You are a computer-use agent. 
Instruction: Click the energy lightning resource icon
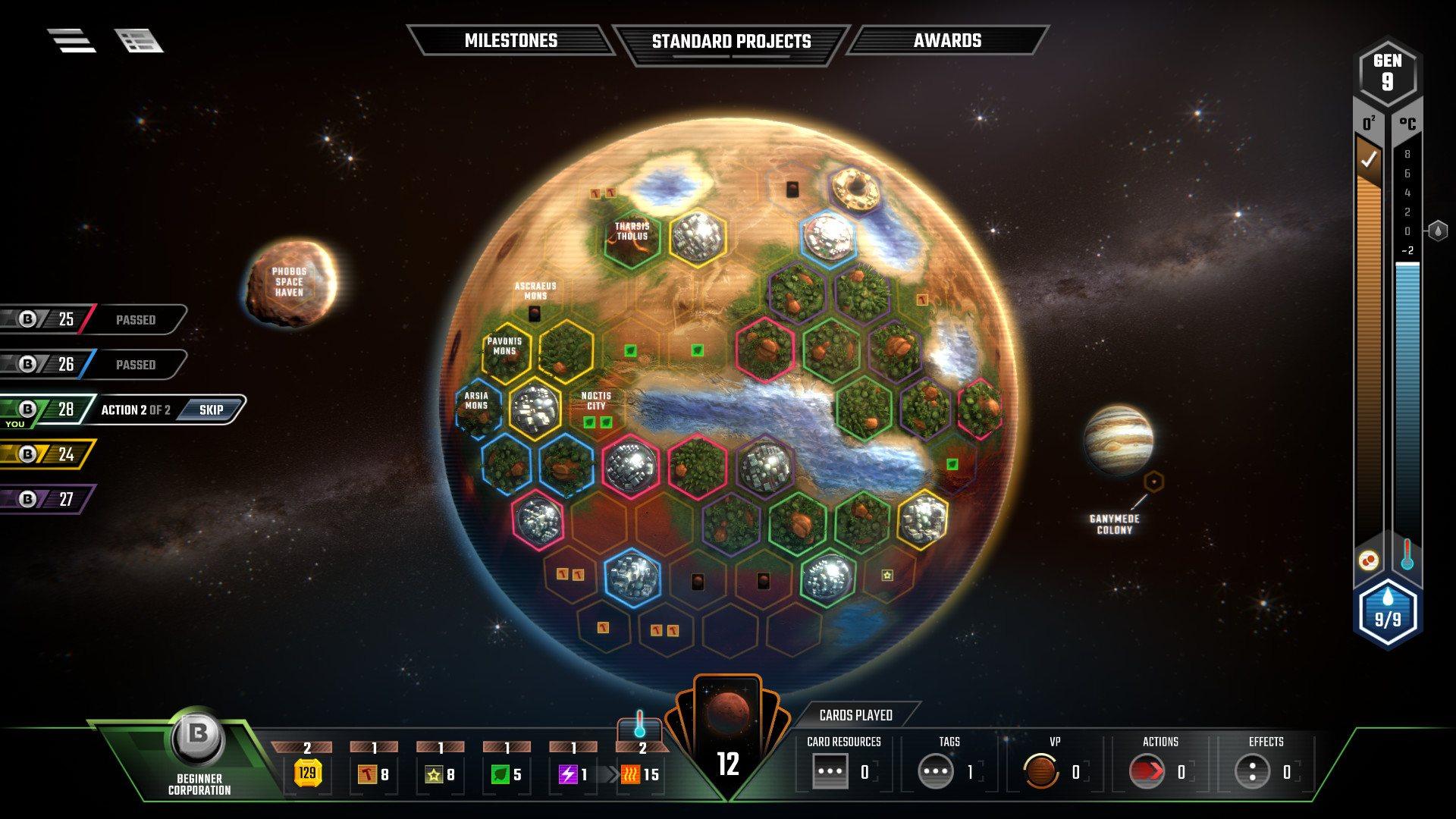click(x=567, y=775)
